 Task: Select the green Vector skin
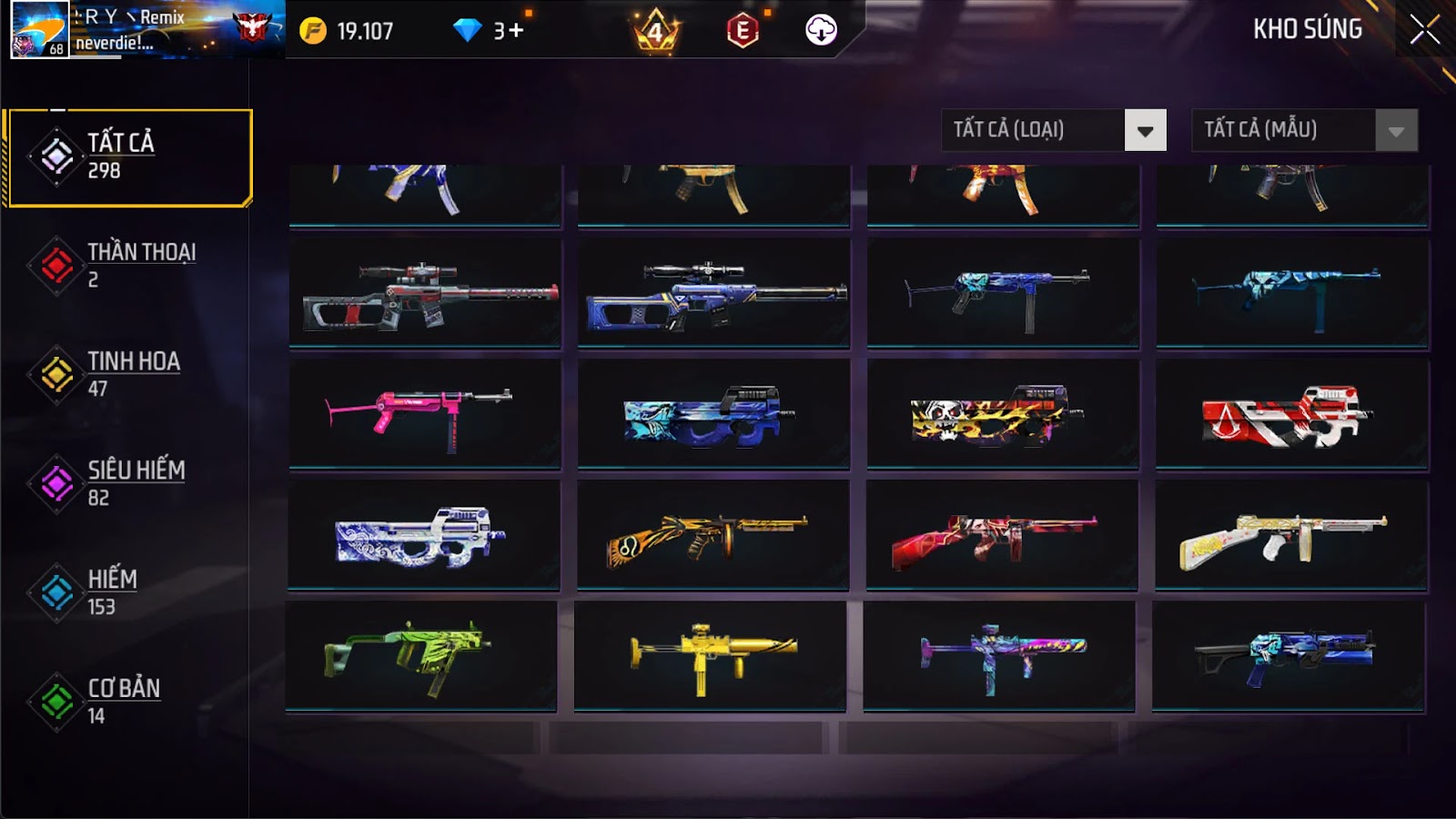[421, 655]
